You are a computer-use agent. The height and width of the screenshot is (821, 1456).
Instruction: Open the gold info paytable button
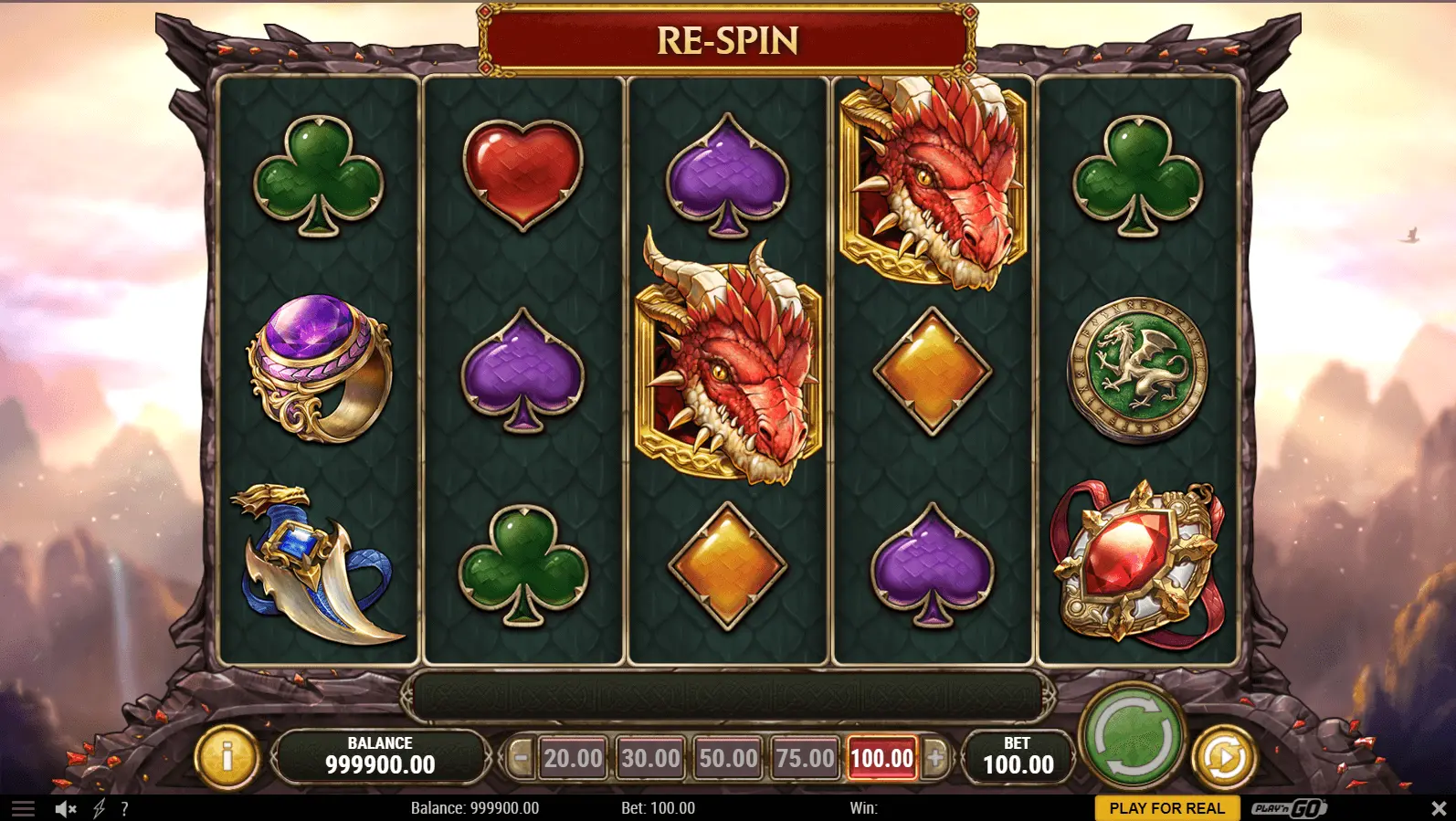[x=227, y=756]
